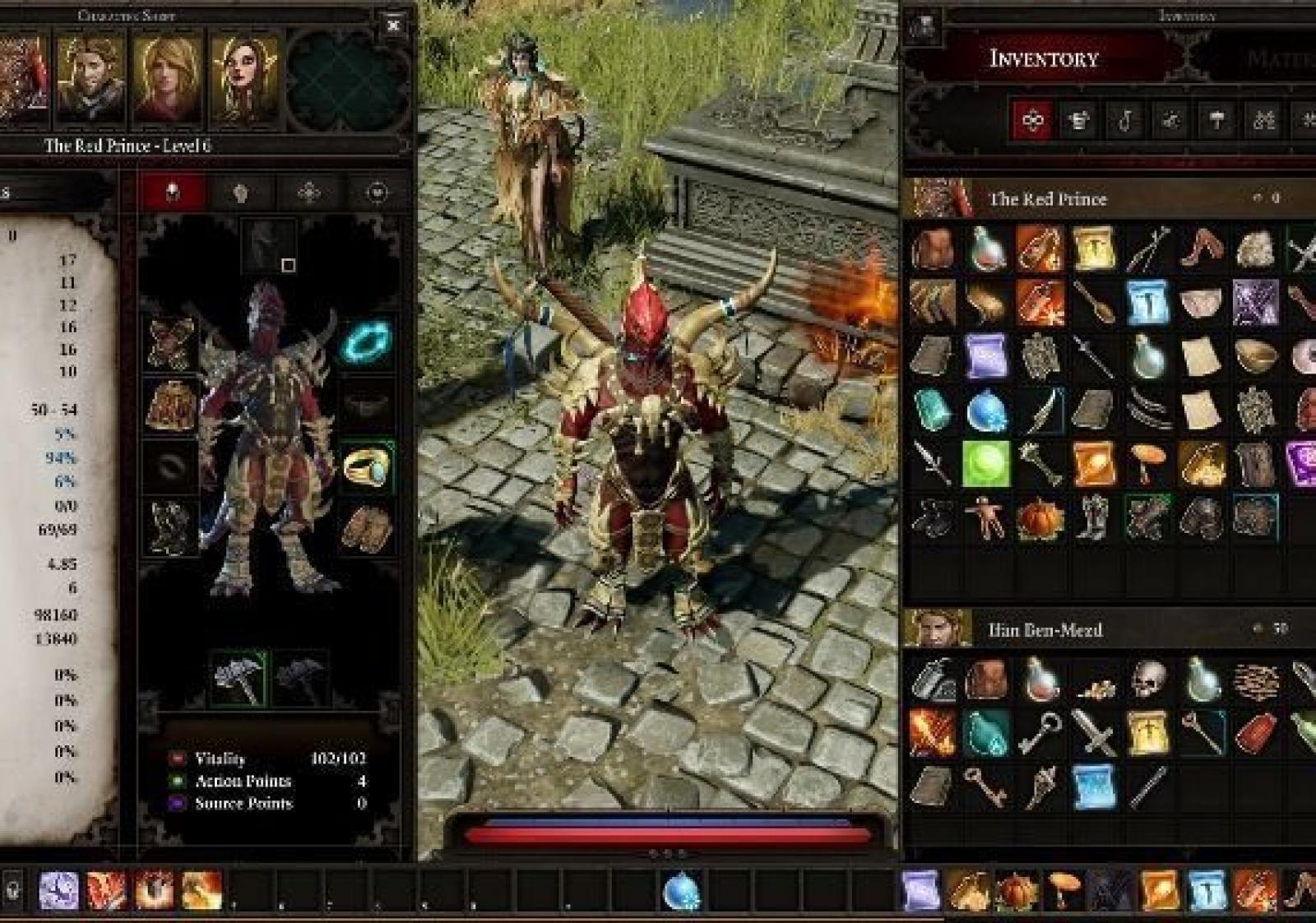Select the Ifan Ben-Mezd inventory header

coord(1045,630)
